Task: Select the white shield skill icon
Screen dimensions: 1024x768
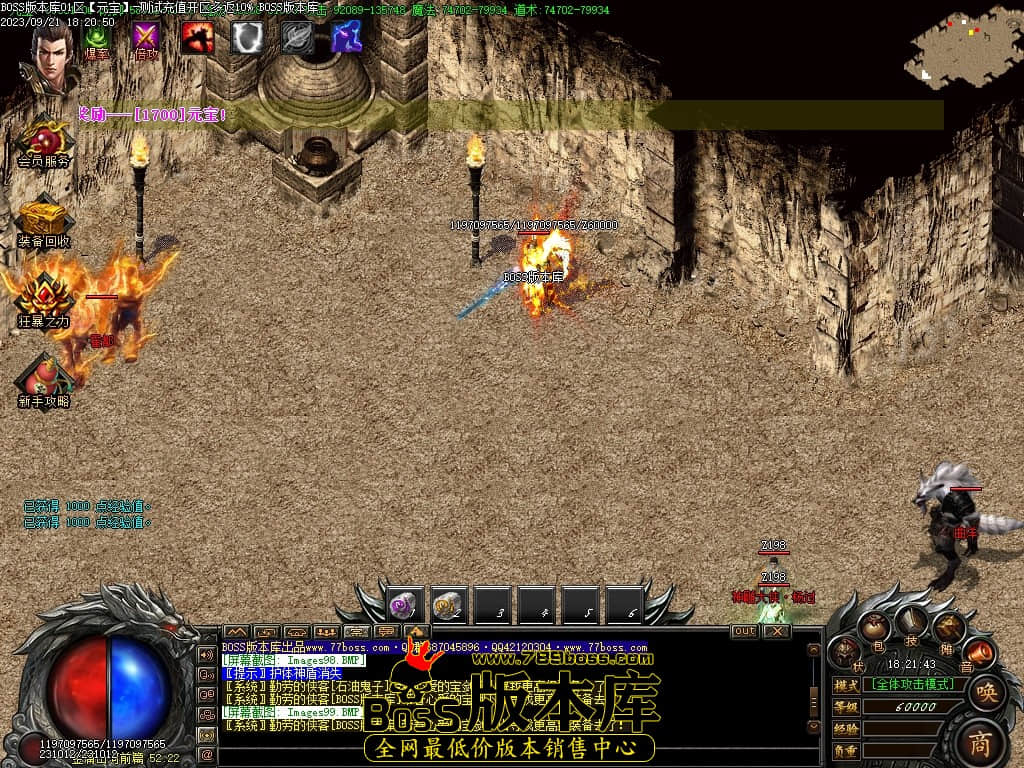Action: pyautogui.click(x=247, y=38)
